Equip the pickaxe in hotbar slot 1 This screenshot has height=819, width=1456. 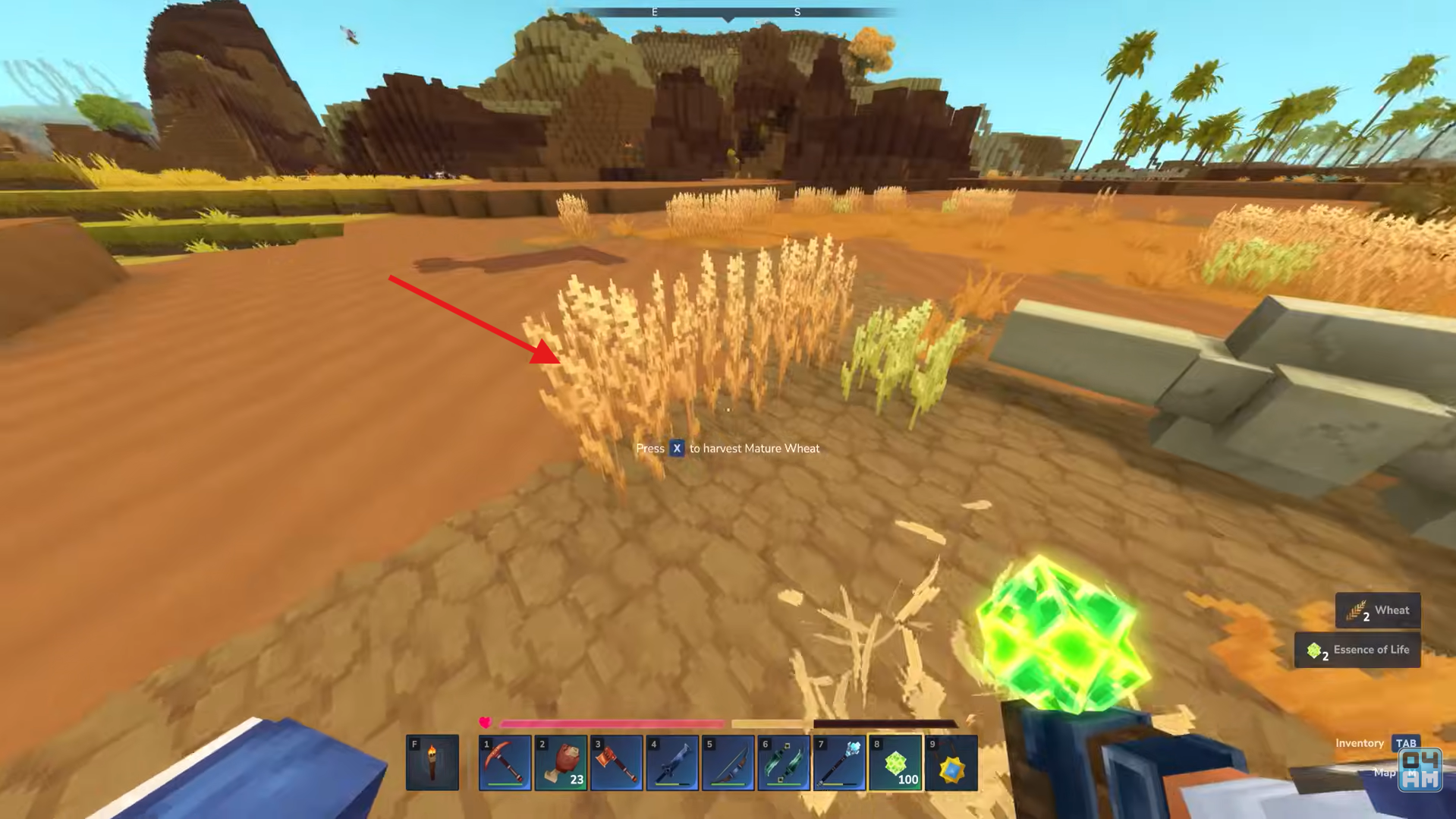505,762
